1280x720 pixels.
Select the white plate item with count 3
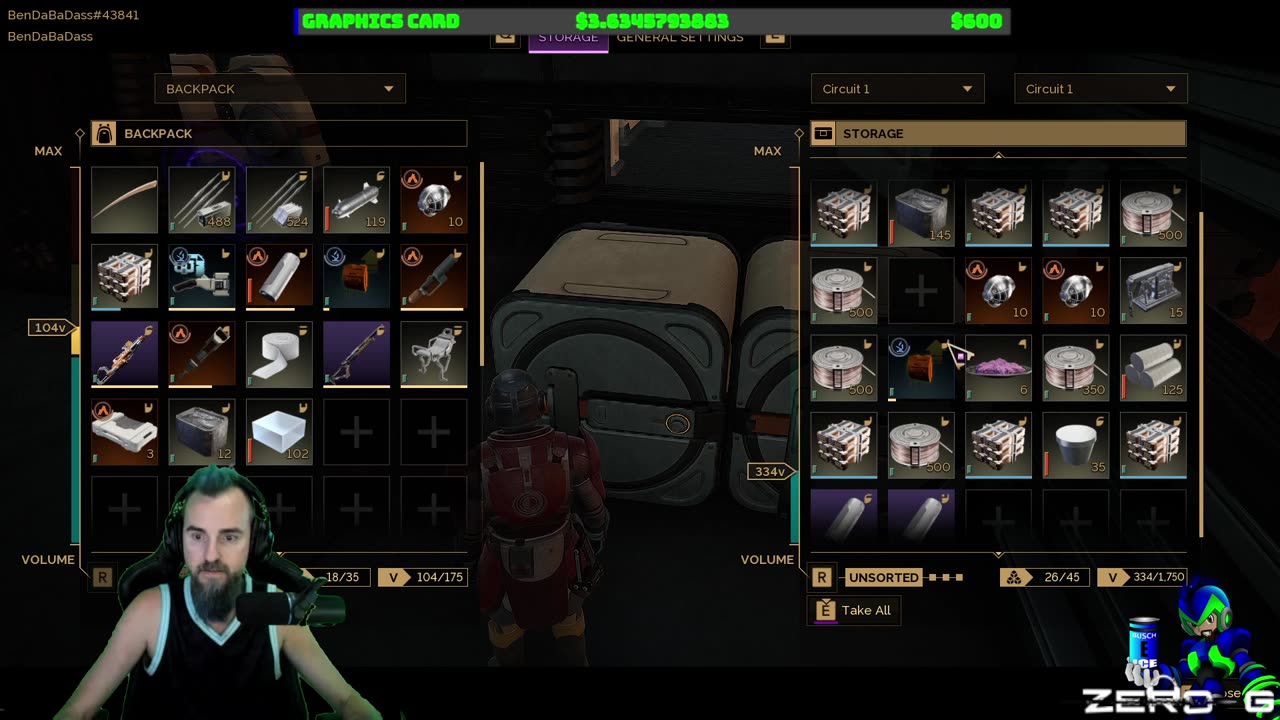pos(124,432)
